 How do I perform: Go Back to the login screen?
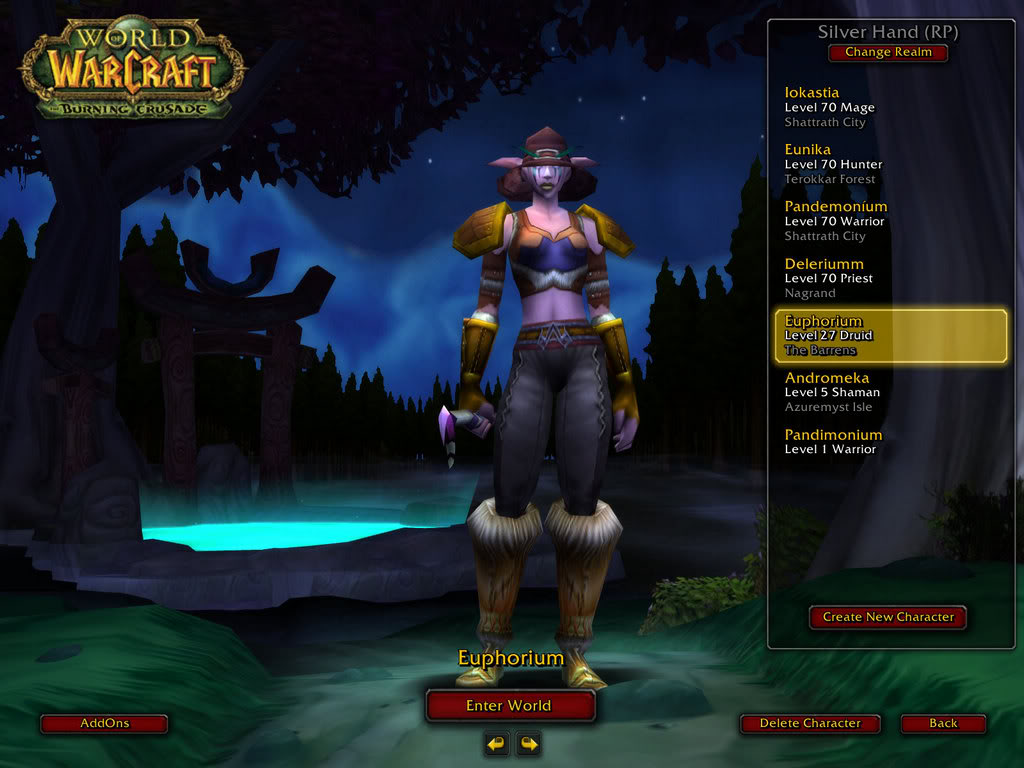[943, 723]
